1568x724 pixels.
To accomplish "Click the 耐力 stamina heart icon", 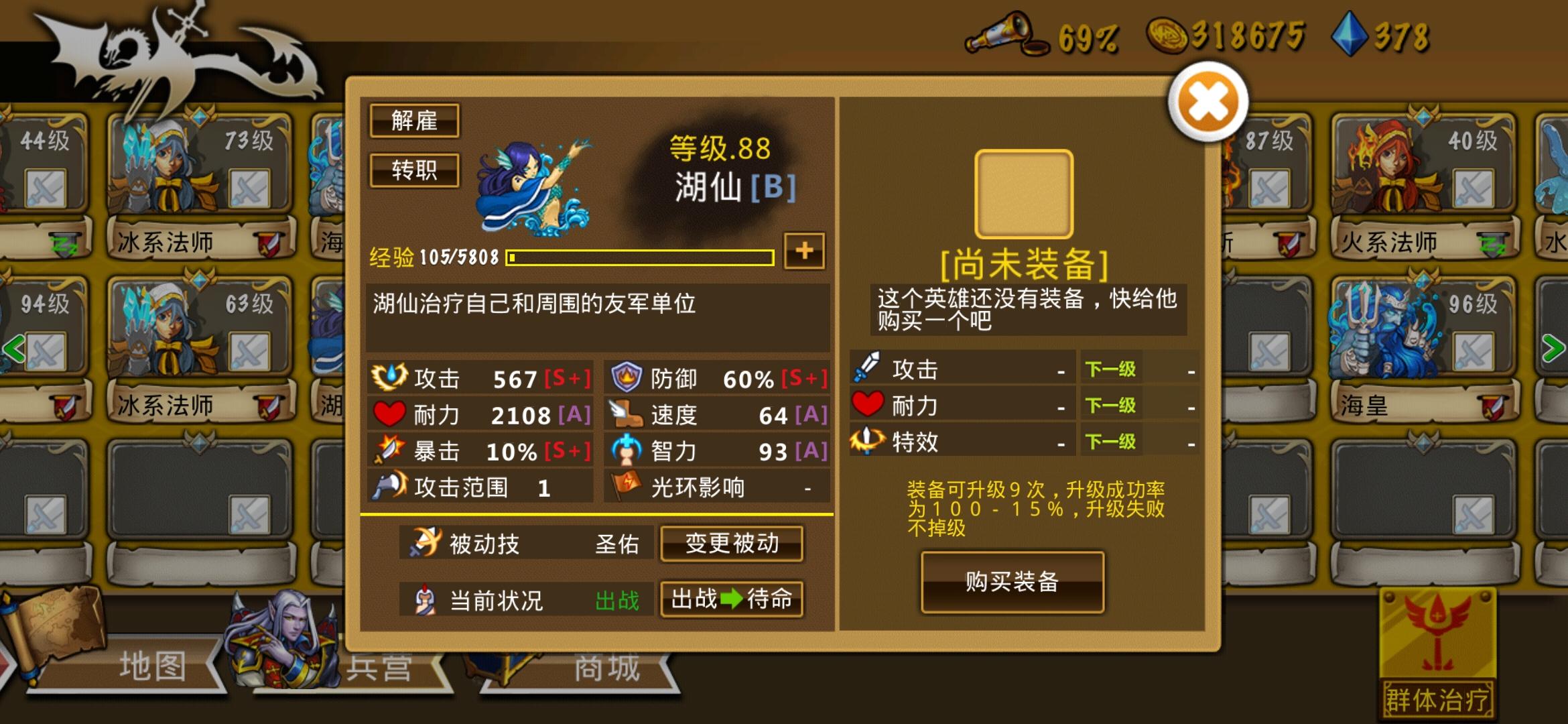I will tap(389, 414).
